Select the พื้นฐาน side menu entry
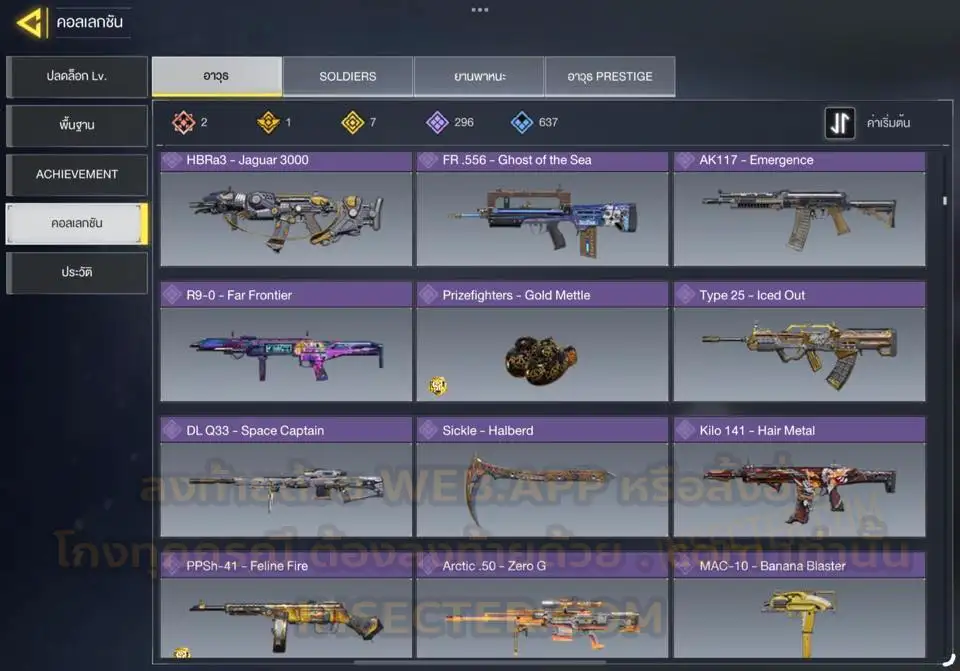The height and width of the screenshot is (671, 960). pyautogui.click(x=77, y=126)
